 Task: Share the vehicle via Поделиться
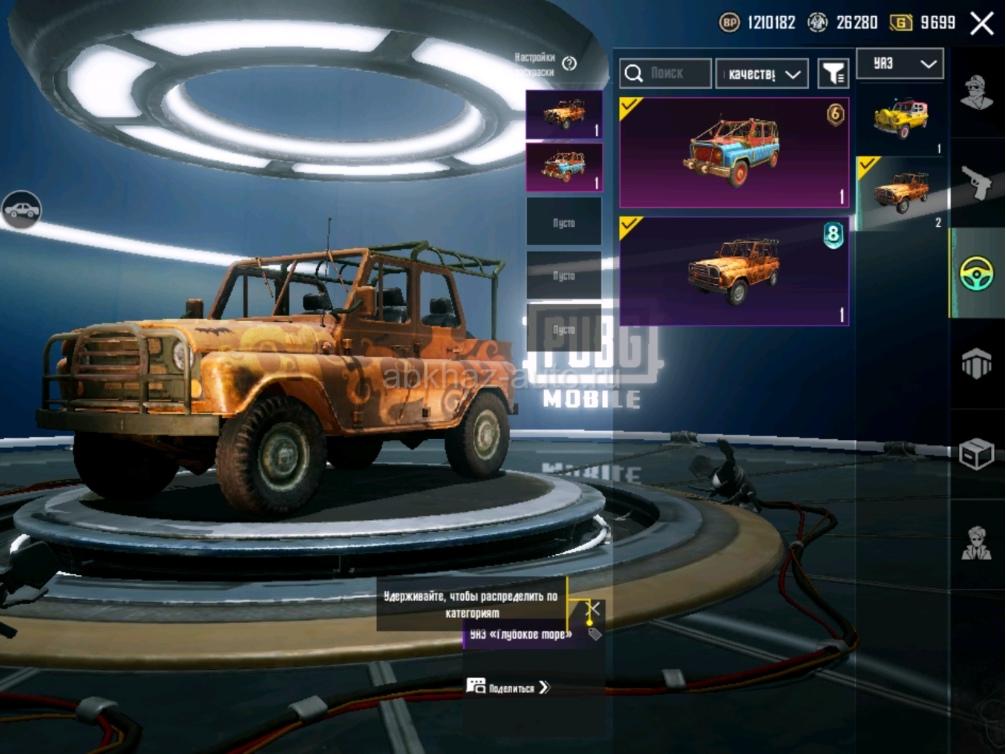pyautogui.click(x=509, y=687)
